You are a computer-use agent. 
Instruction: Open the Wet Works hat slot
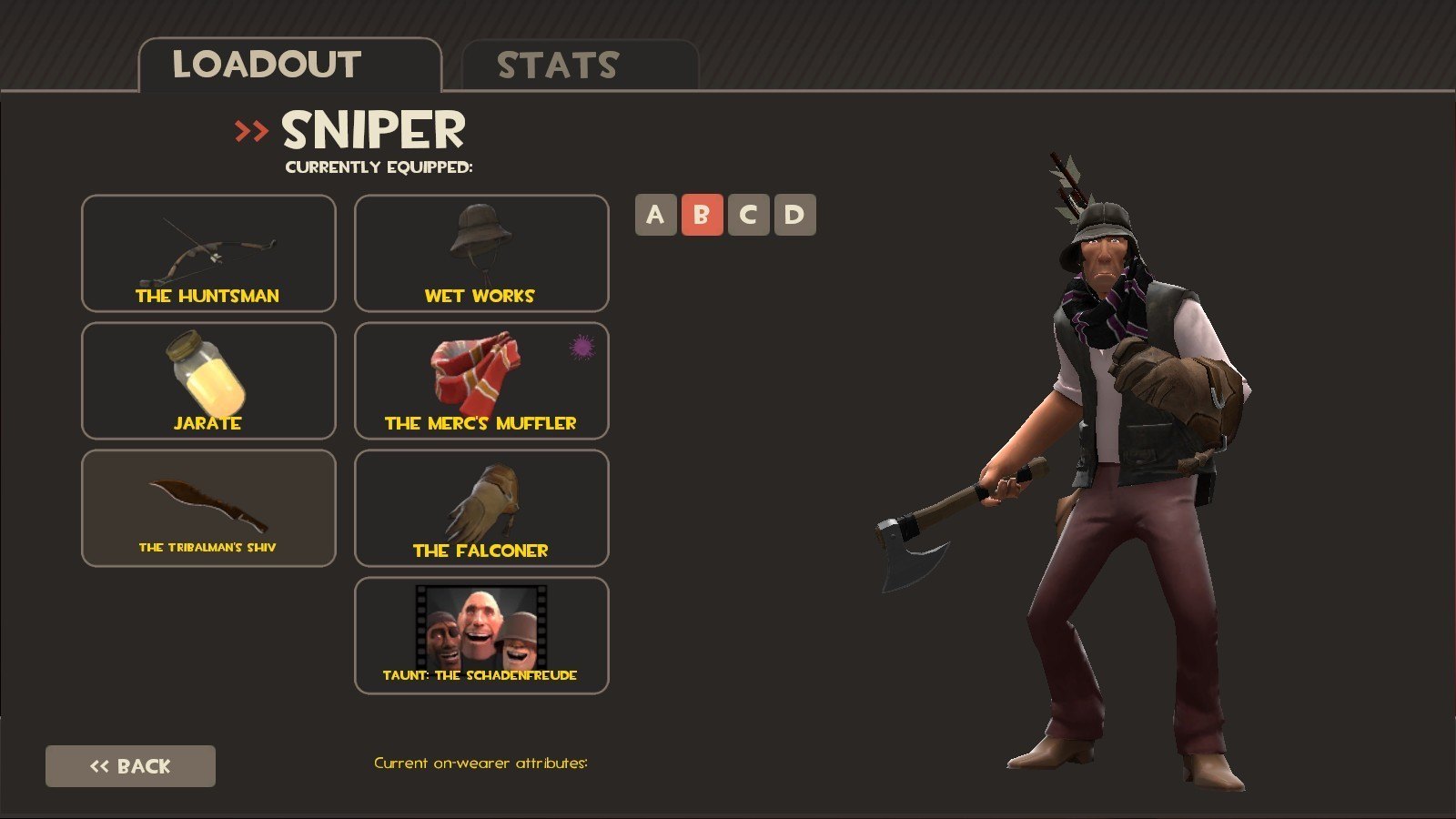tap(481, 253)
